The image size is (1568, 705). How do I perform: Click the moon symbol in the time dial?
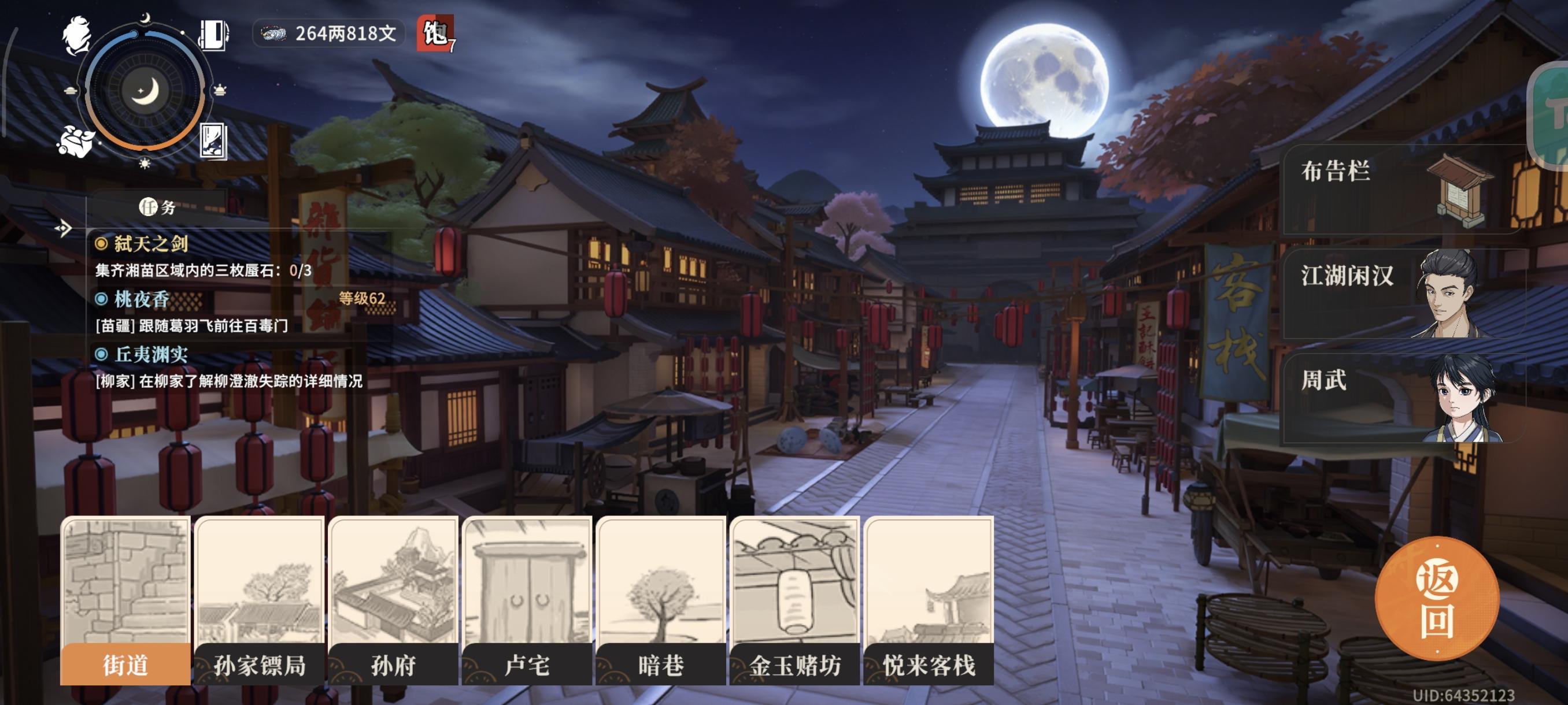click(x=145, y=90)
